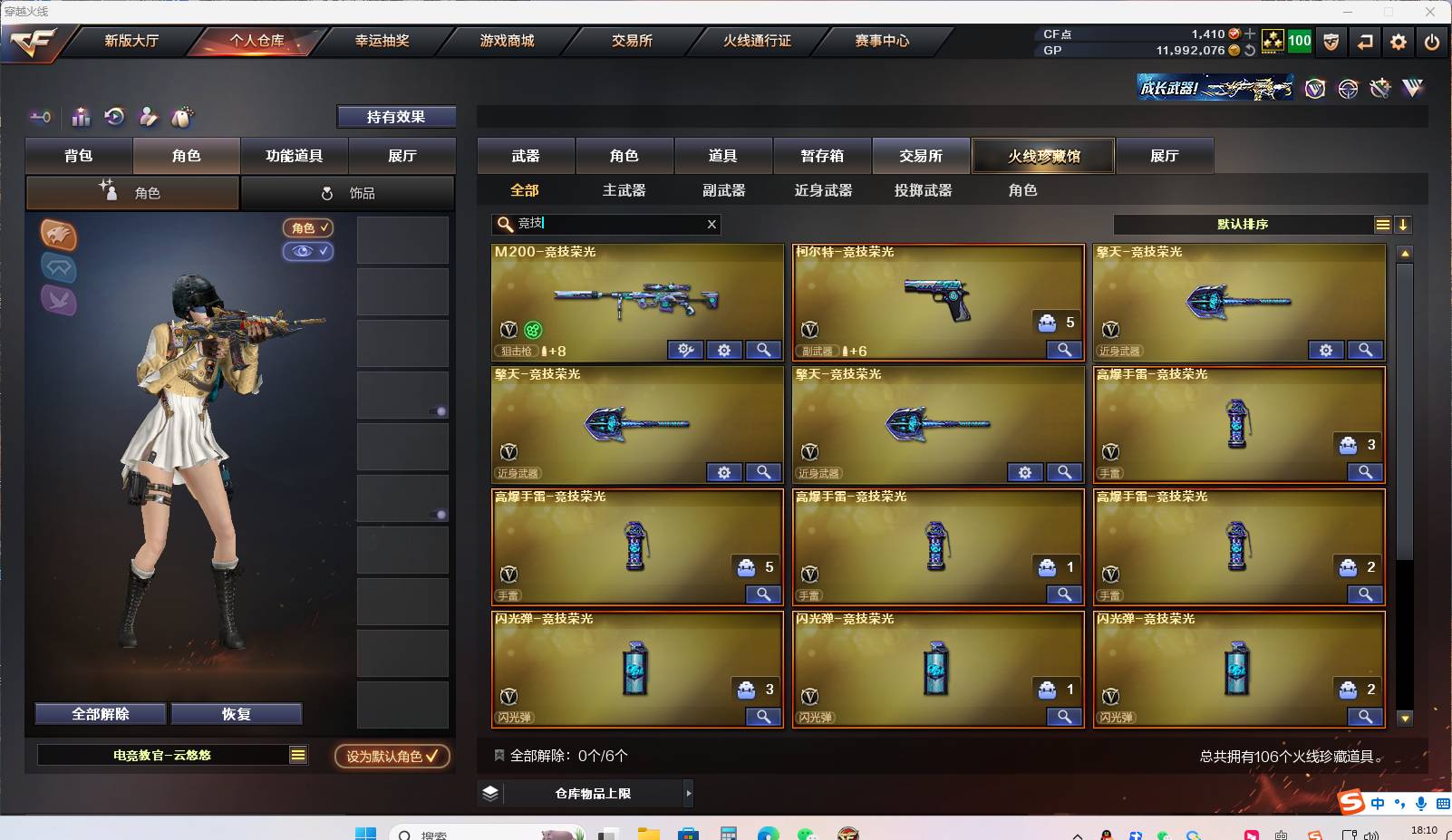The image size is (1452, 840).
Task: Click the history restore icon in the top-left toolbar
Action: 112,116
